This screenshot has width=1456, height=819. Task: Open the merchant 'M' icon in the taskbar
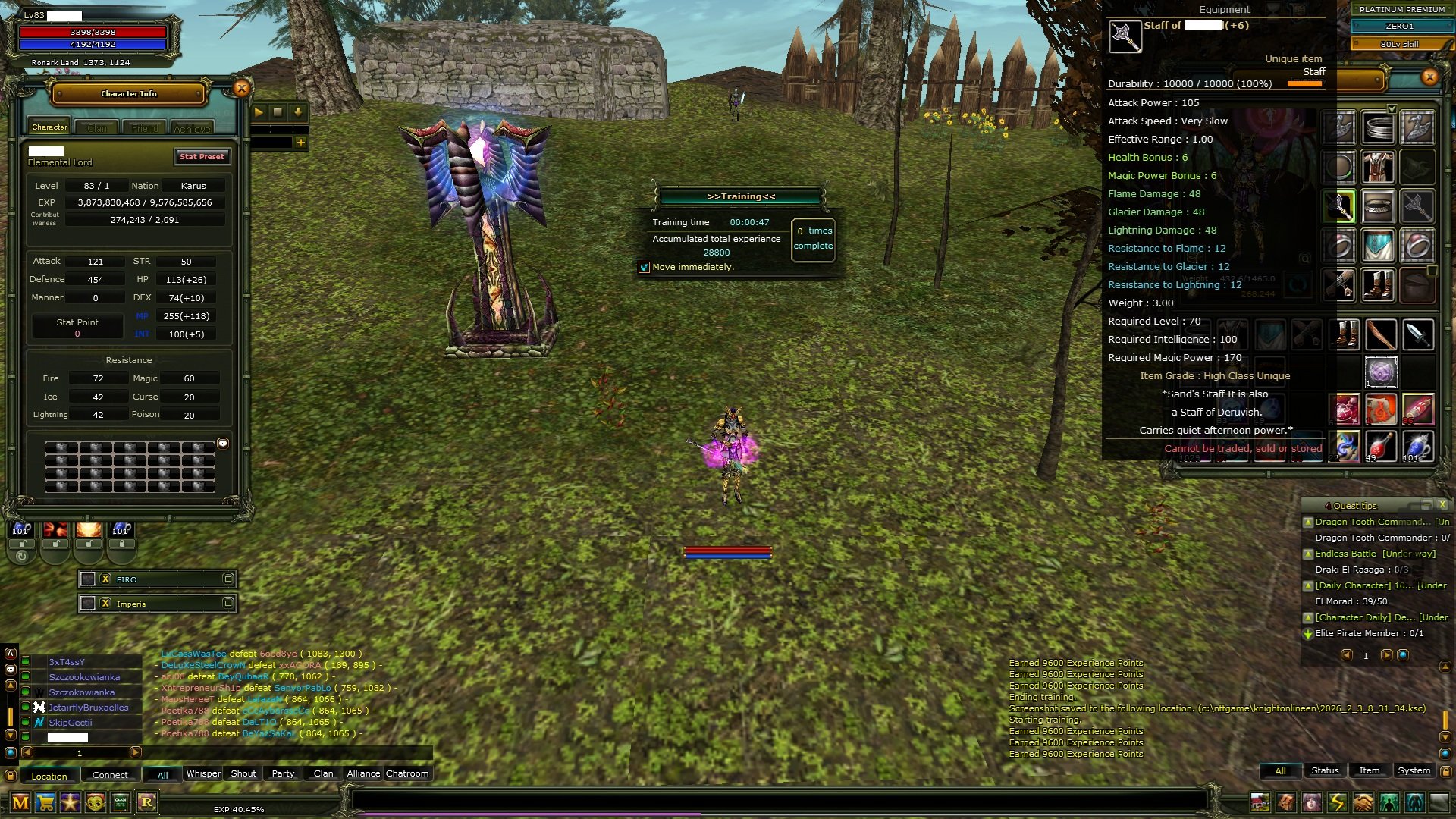[x=20, y=802]
